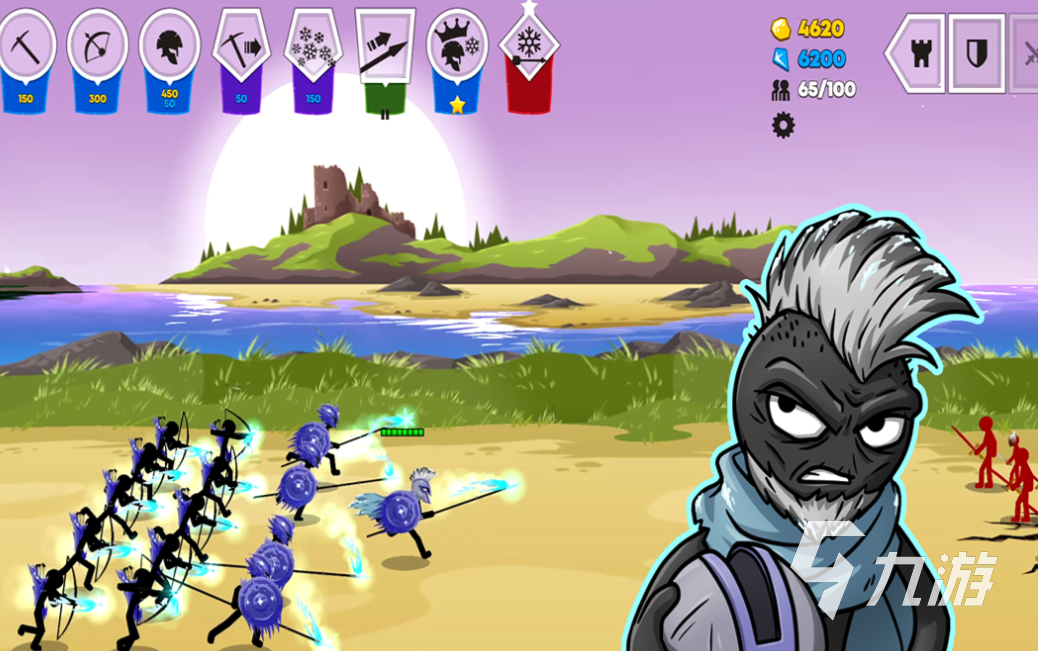Open settings with the gear icon
This screenshot has height=651, width=1038.
(783, 125)
